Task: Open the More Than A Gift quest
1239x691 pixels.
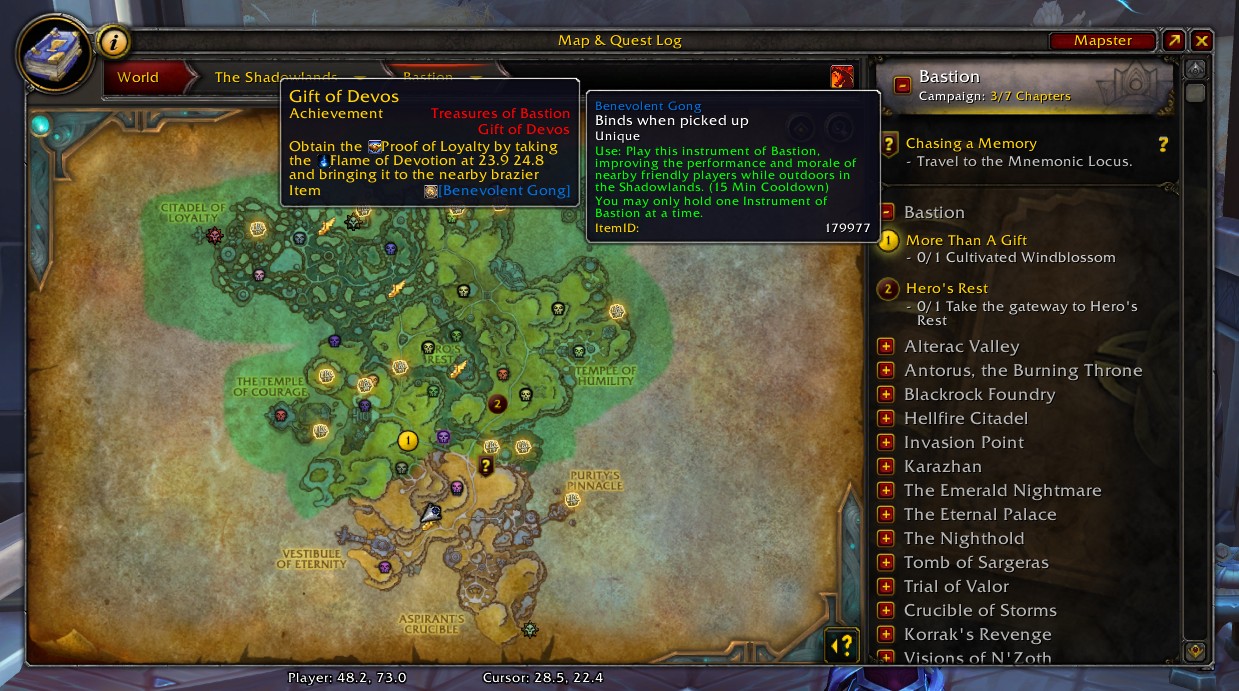Action: point(966,240)
